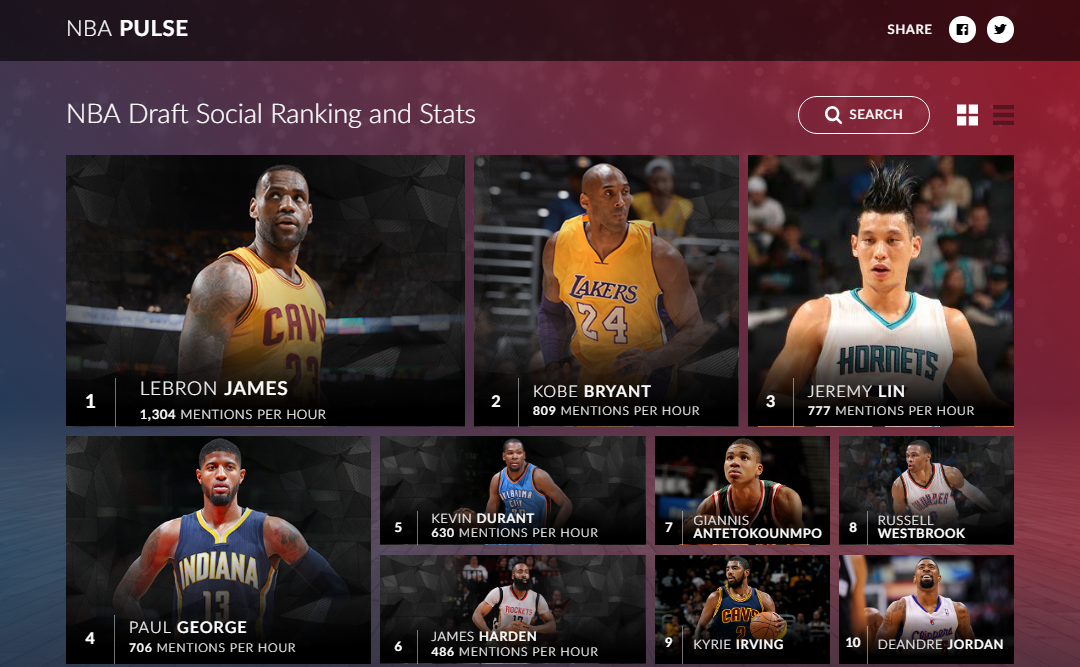Open the Search button
The image size is (1080, 667).
[x=864, y=115]
